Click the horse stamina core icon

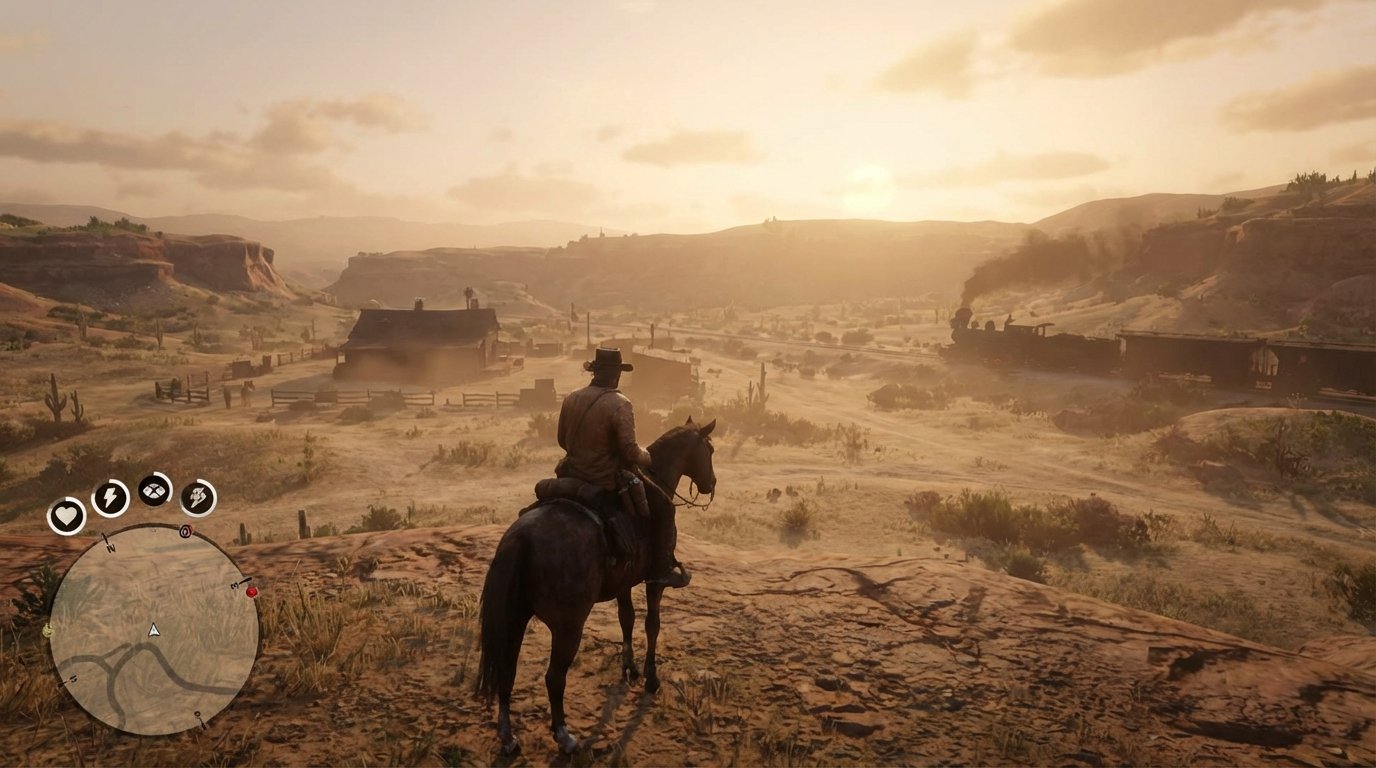(x=197, y=497)
